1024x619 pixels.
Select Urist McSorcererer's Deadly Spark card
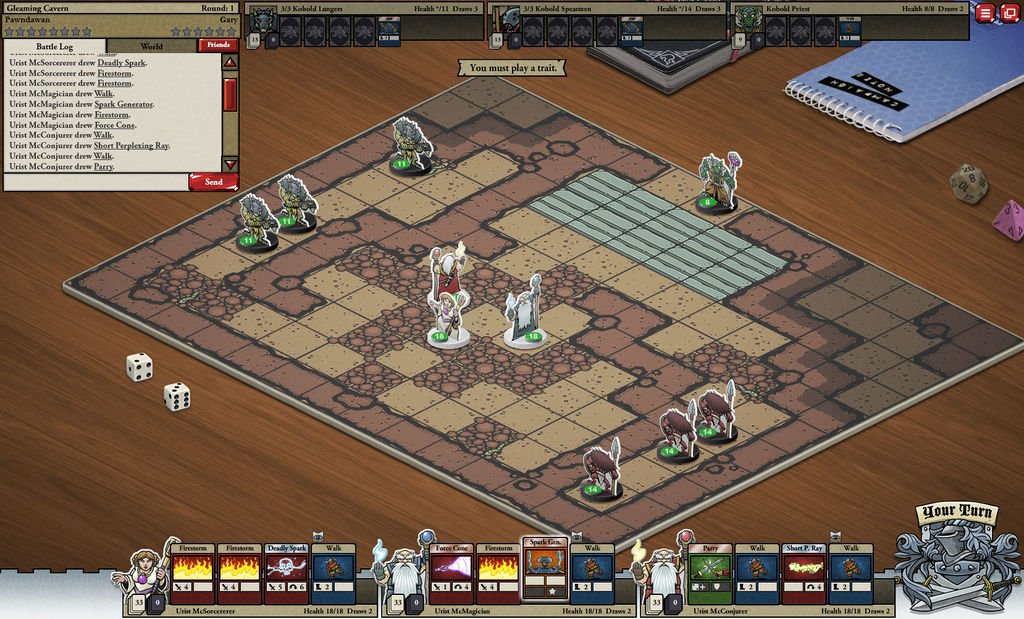(x=286, y=573)
